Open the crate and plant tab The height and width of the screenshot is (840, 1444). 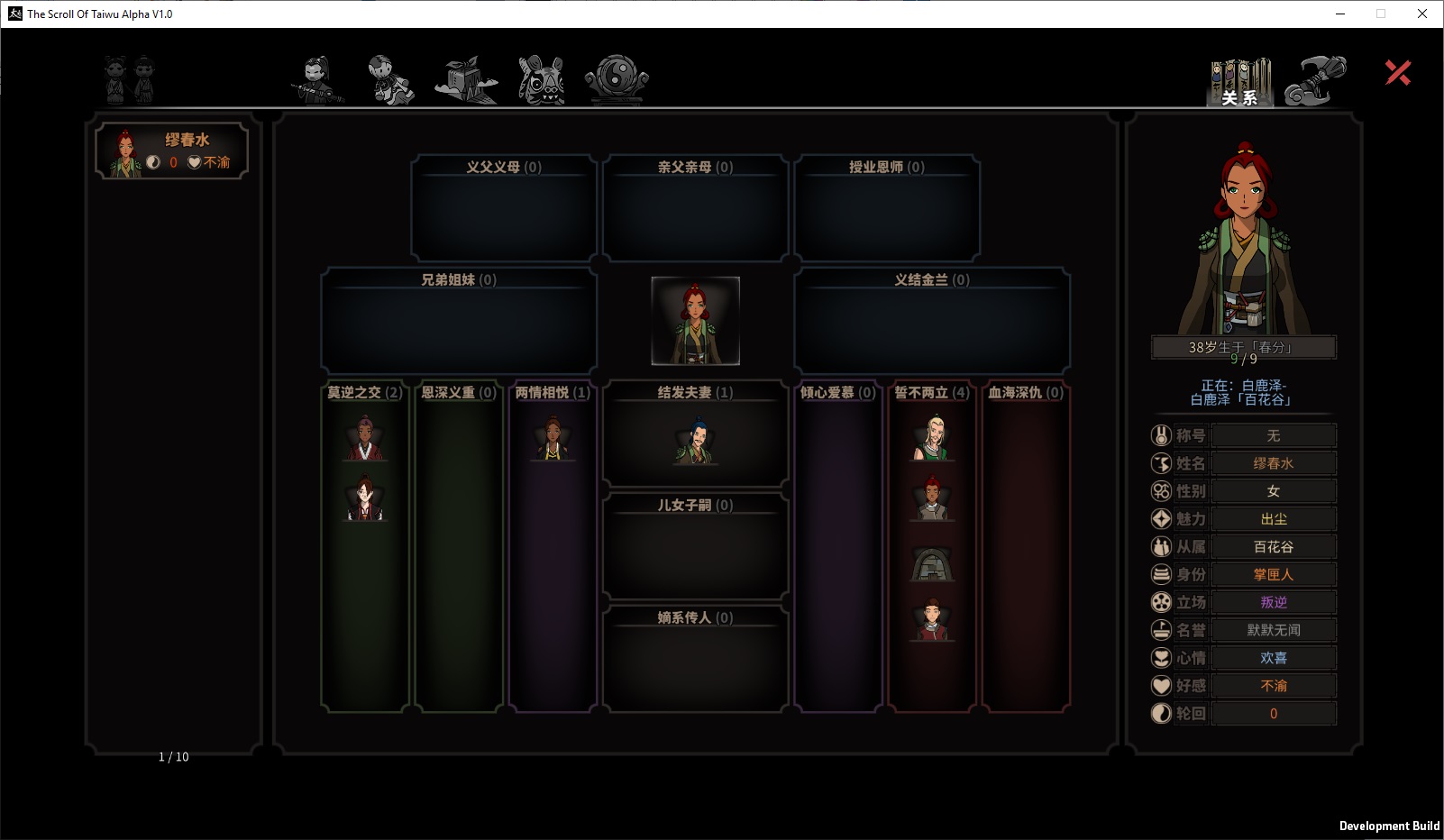tap(465, 80)
